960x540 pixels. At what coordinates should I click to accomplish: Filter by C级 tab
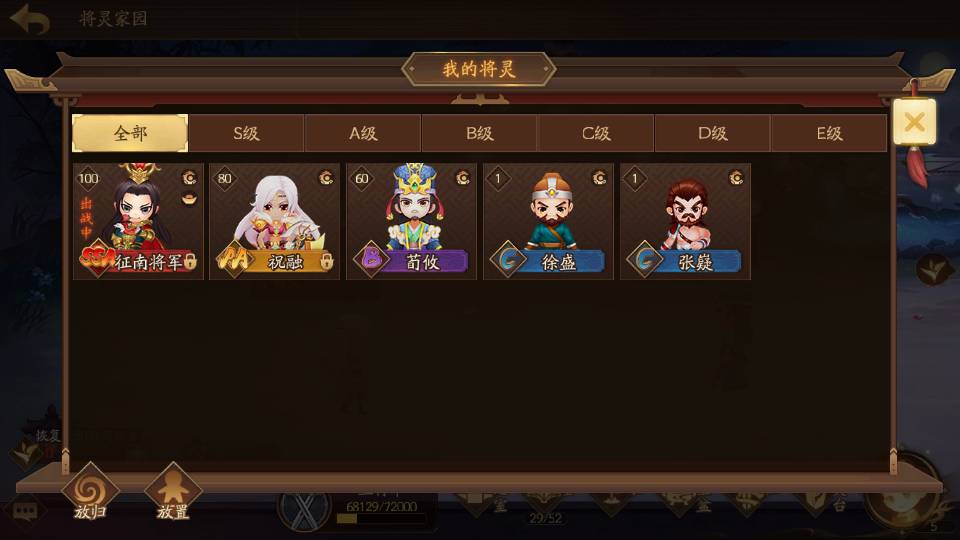pos(596,133)
